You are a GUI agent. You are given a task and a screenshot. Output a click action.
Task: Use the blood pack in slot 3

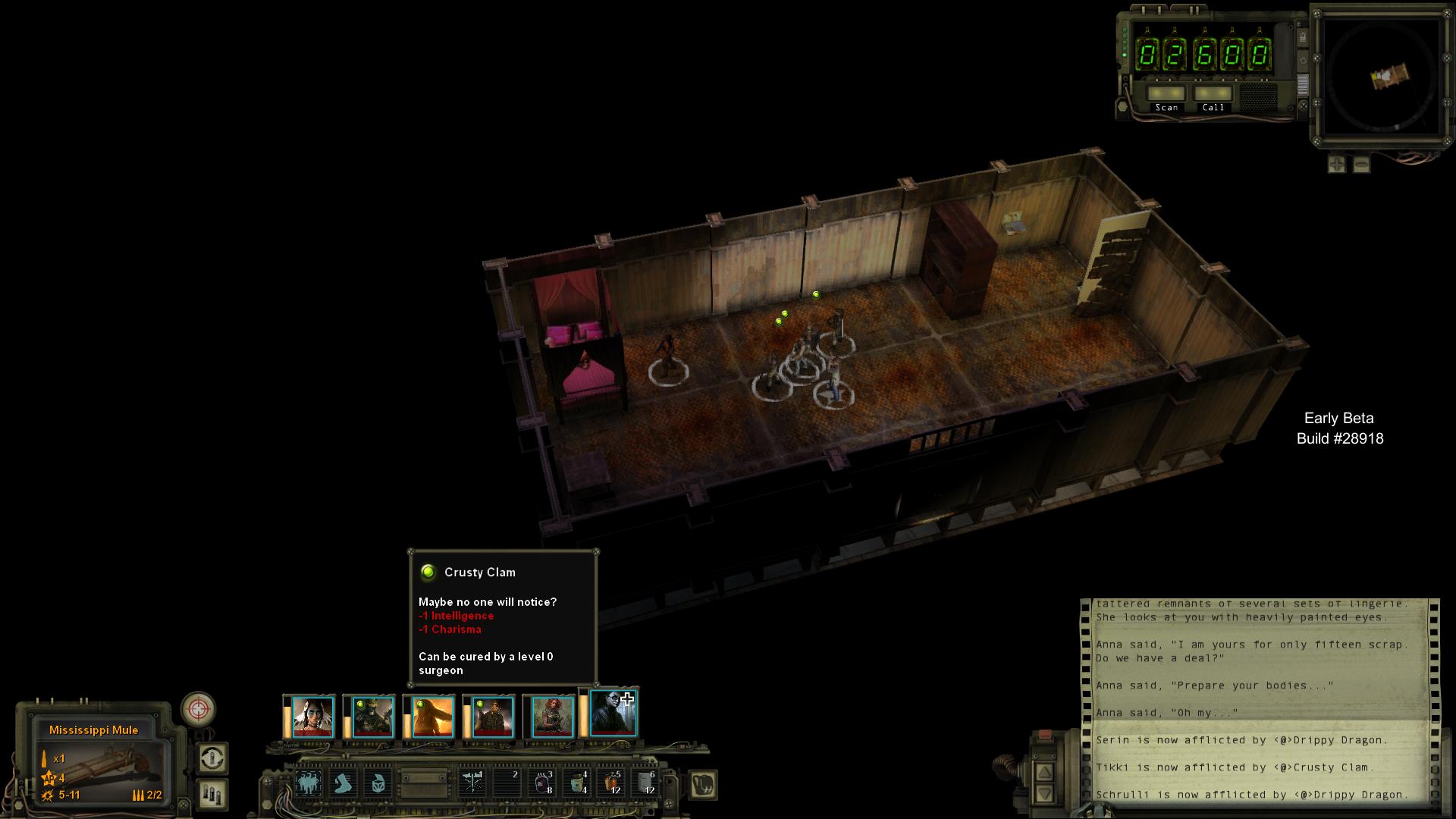[x=543, y=783]
